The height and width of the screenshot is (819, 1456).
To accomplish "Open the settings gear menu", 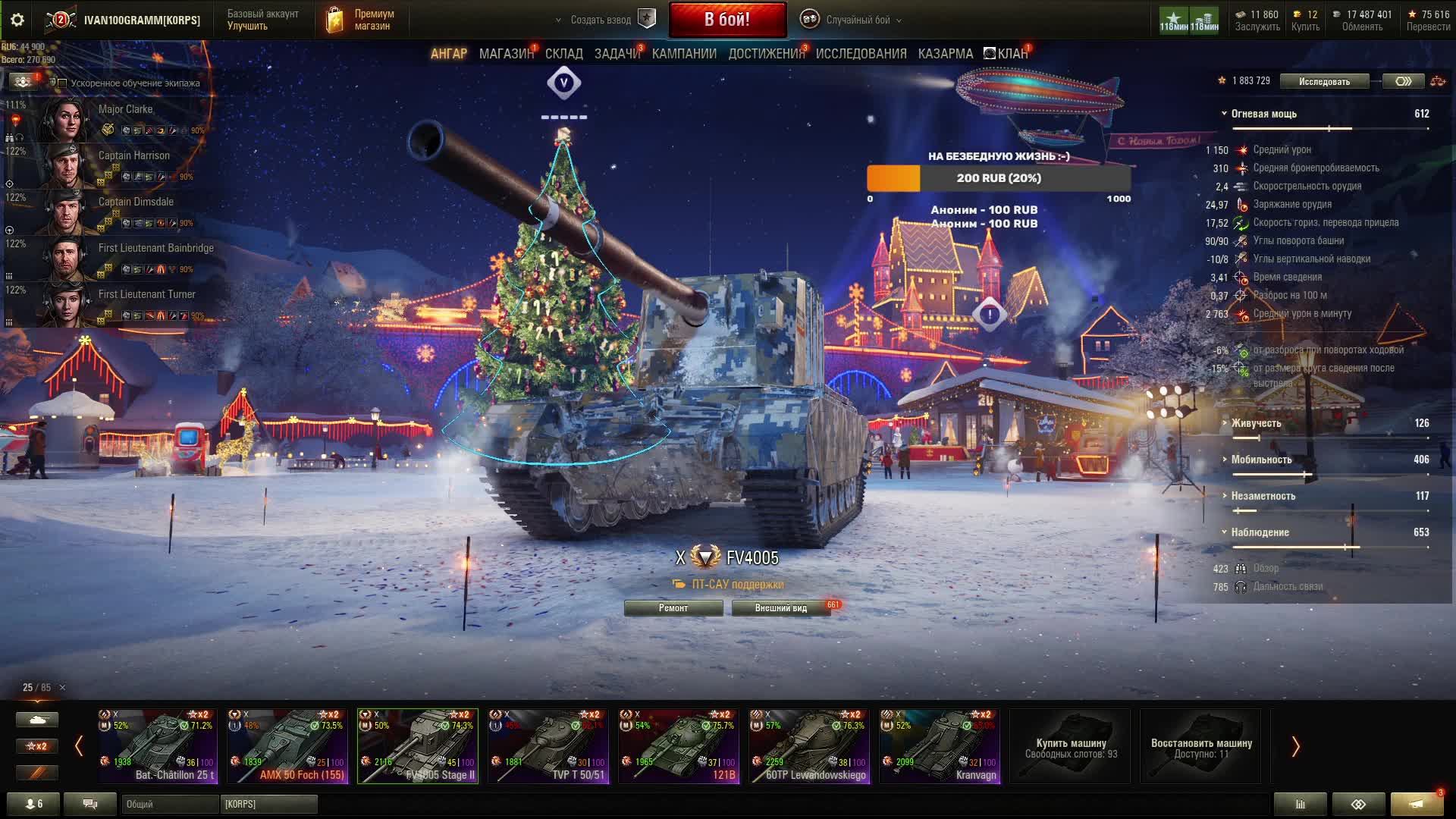I will [17, 20].
